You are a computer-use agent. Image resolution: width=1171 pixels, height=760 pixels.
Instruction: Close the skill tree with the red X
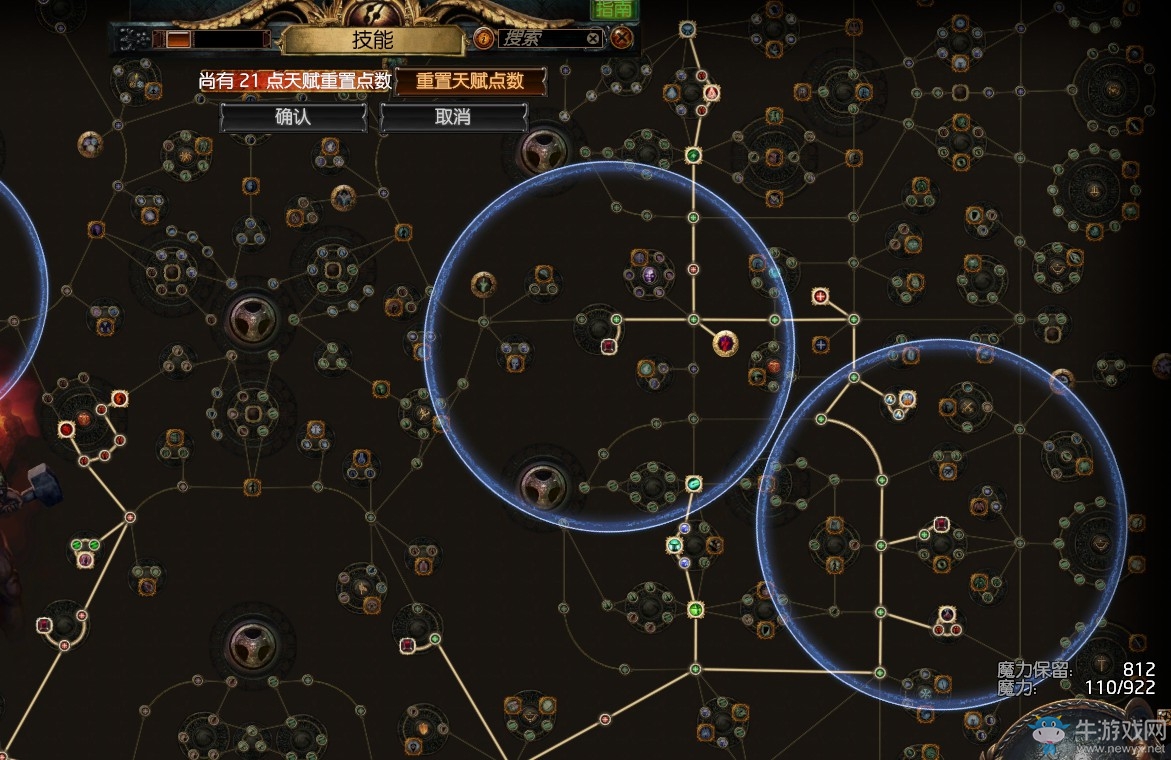[622, 39]
